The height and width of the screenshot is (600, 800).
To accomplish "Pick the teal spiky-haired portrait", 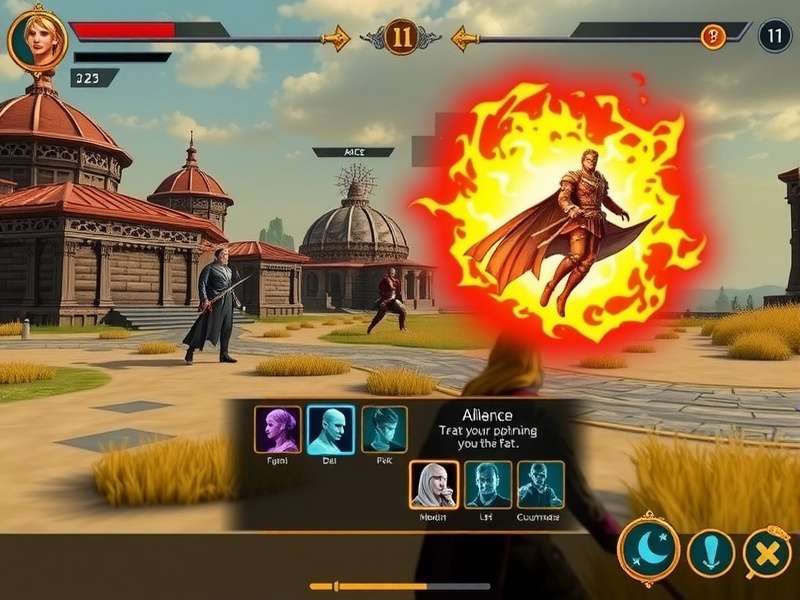I will coord(384,430).
